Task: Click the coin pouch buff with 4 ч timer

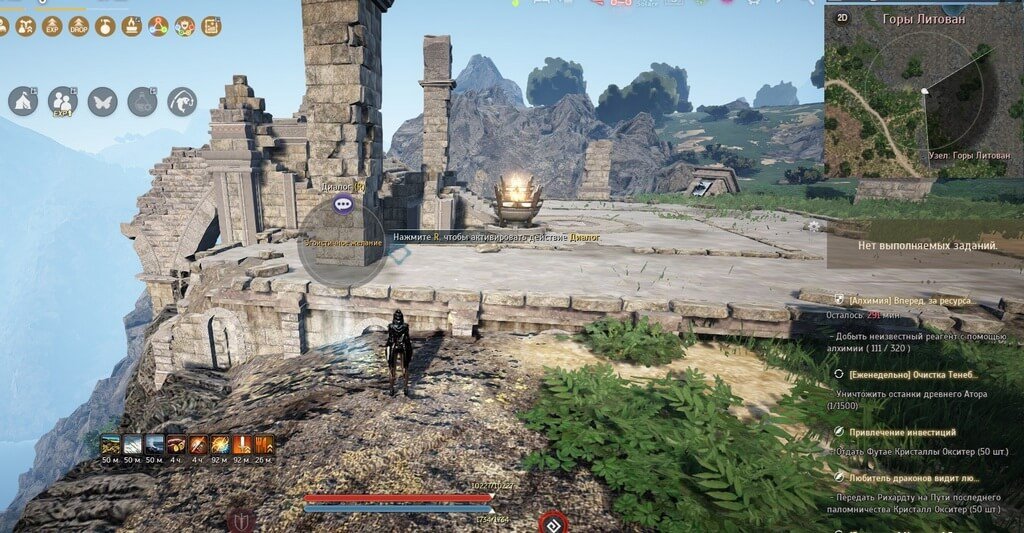Action: (177, 445)
